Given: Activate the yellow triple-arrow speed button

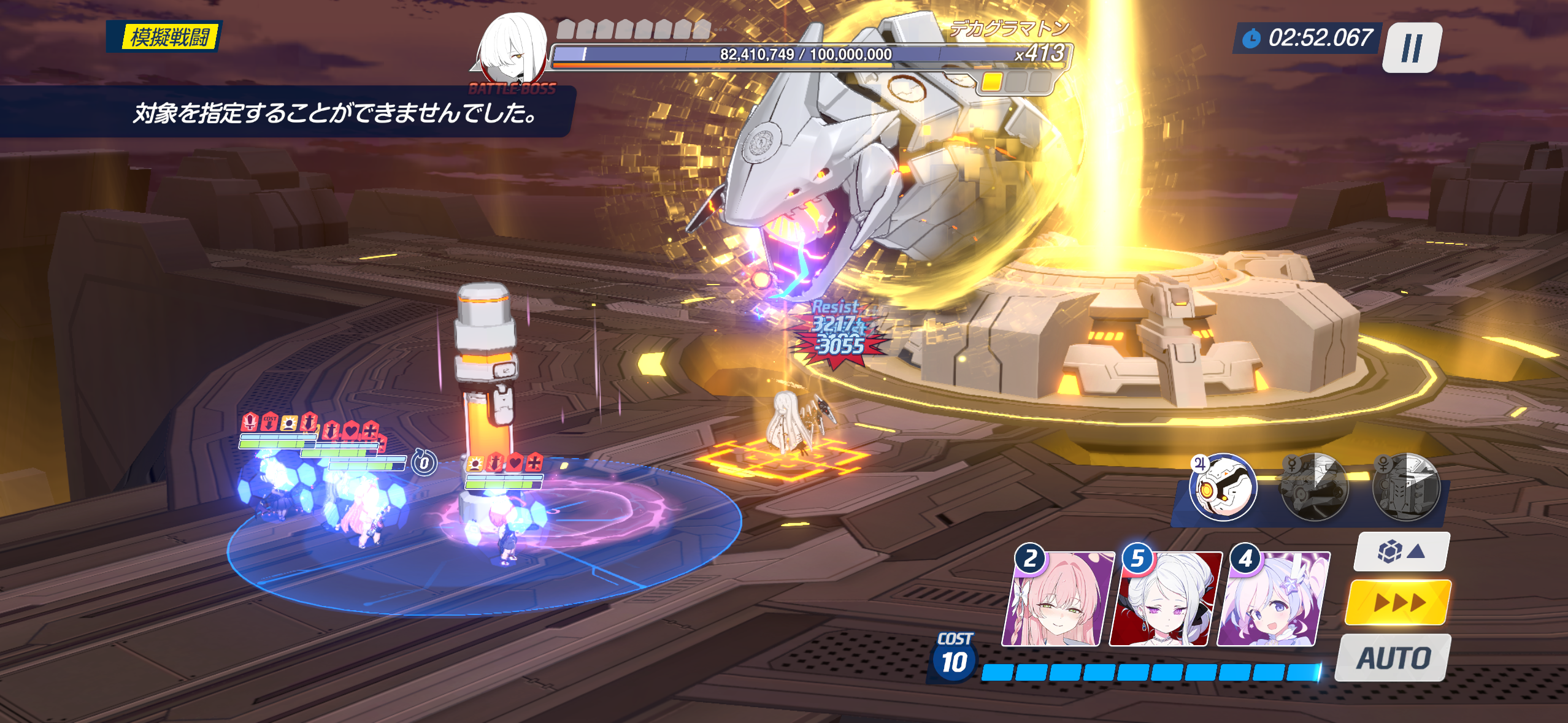Looking at the screenshot, I should tap(1398, 602).
